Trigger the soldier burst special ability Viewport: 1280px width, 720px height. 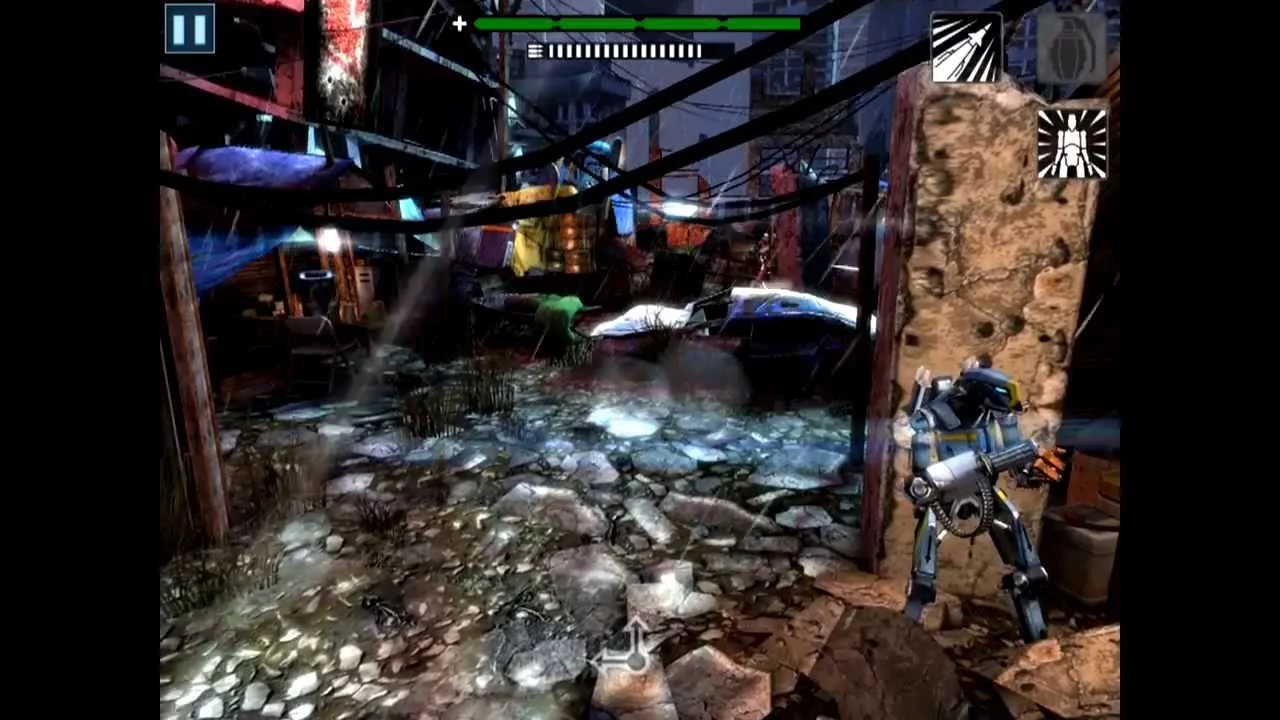click(1072, 143)
